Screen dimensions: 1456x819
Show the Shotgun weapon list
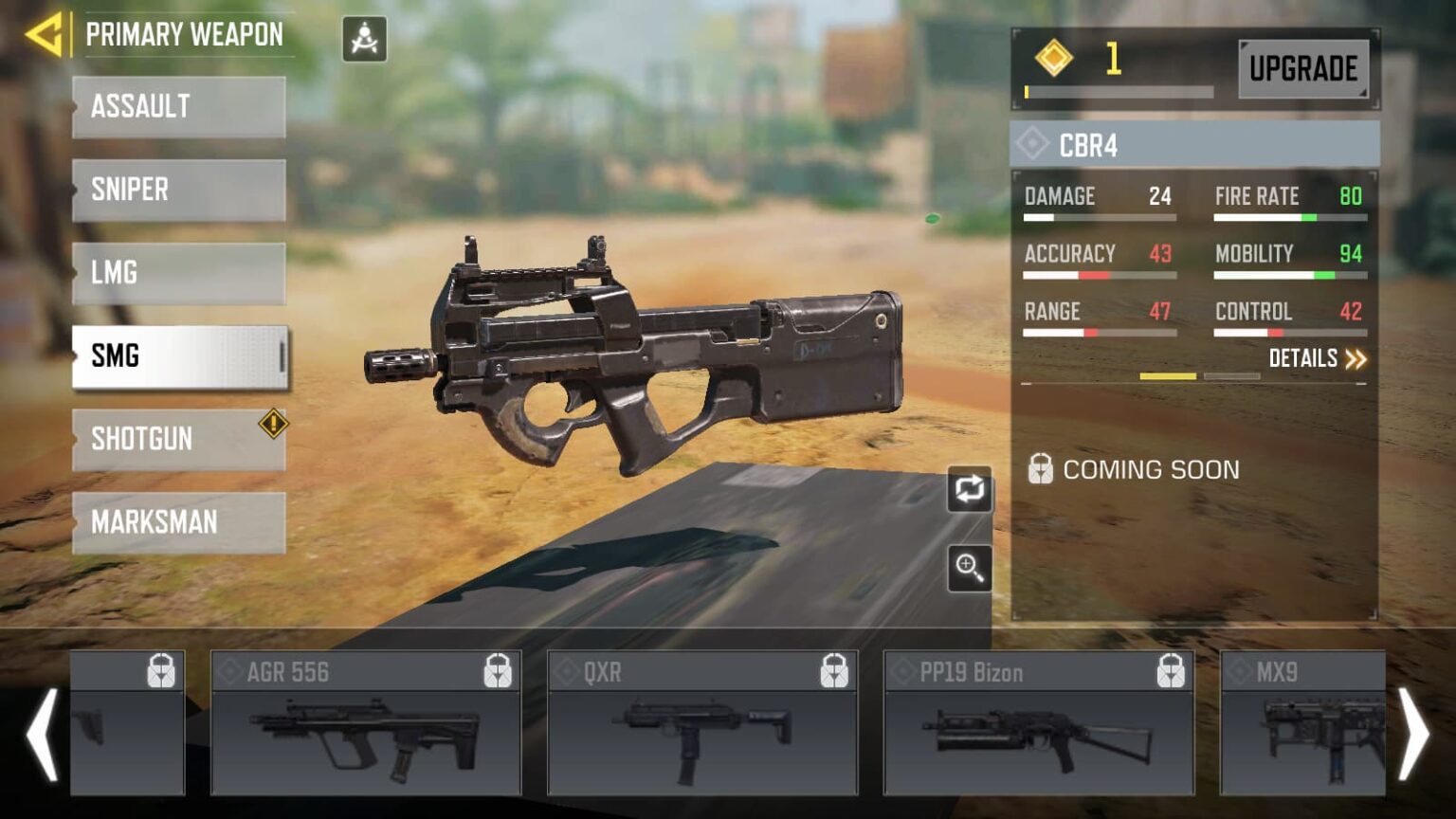pyautogui.click(x=178, y=440)
